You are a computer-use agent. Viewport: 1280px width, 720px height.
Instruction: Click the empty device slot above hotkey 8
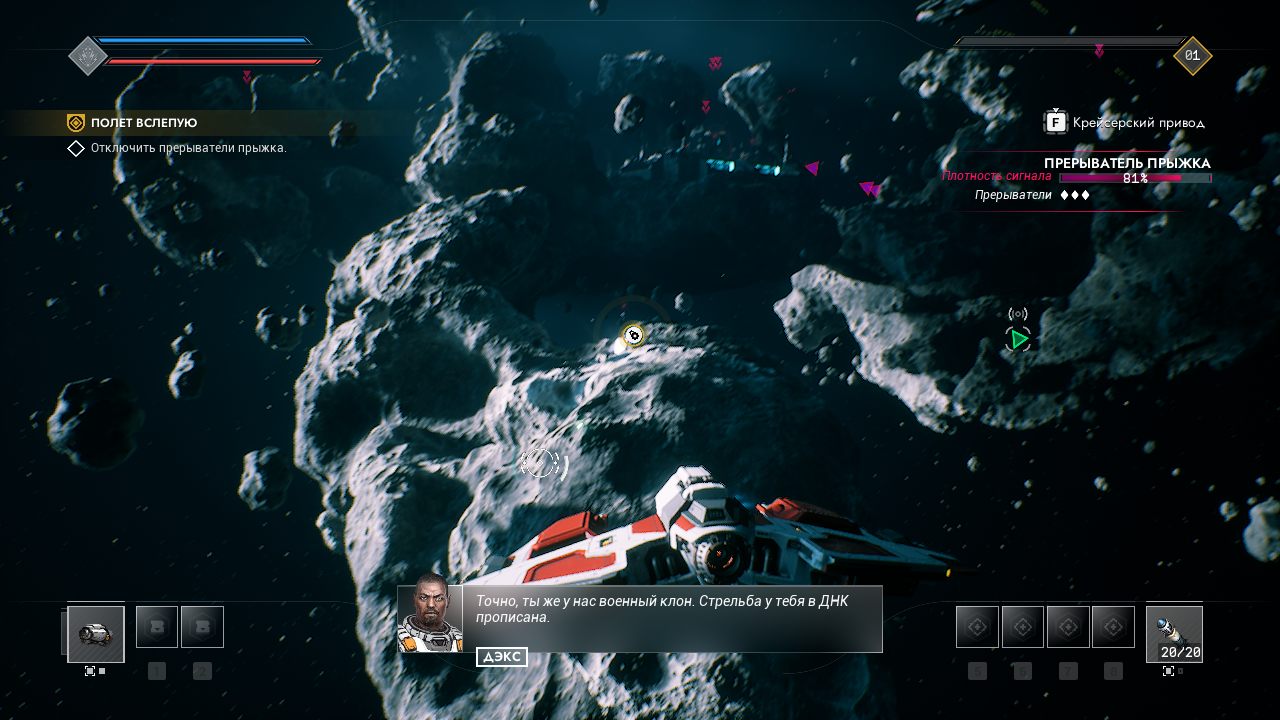coord(1112,626)
